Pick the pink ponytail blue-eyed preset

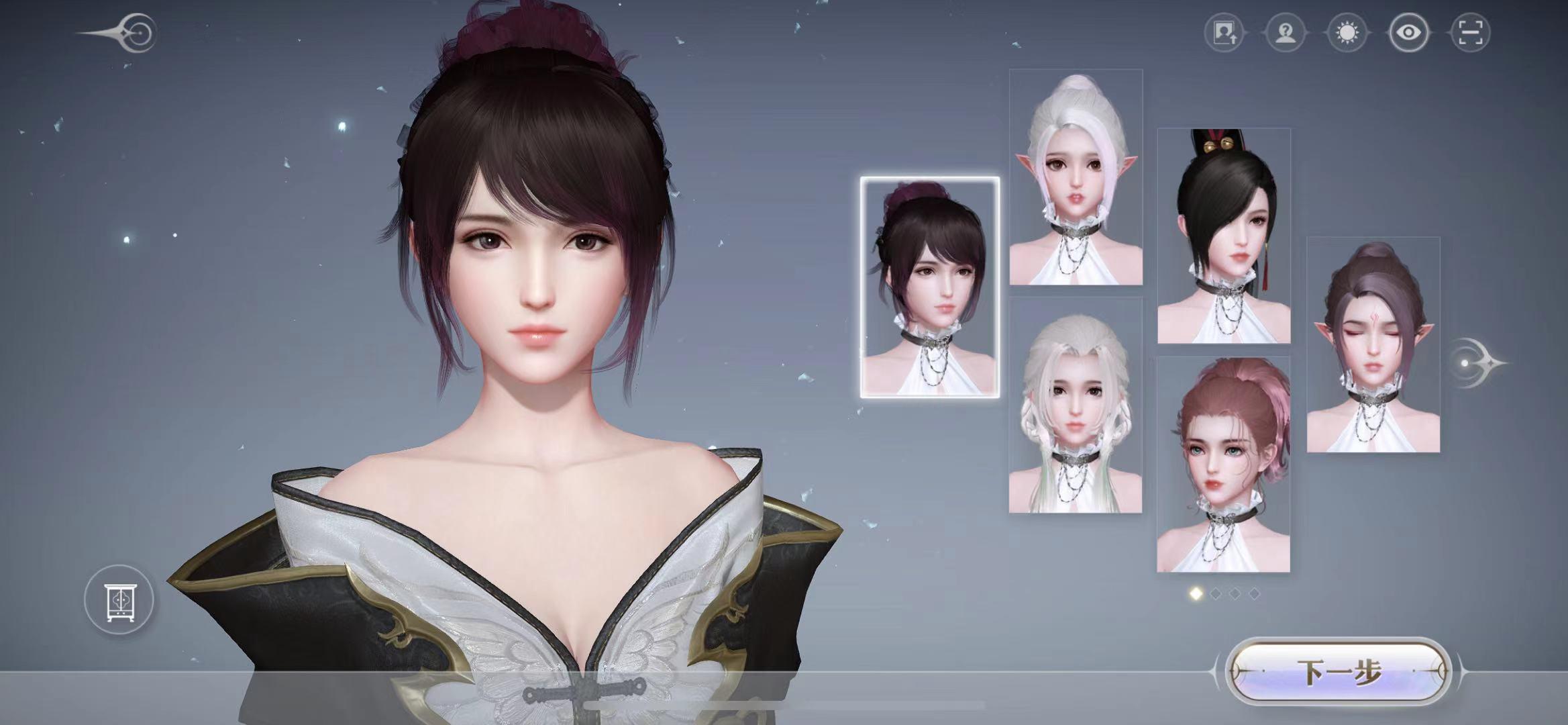coord(1223,465)
